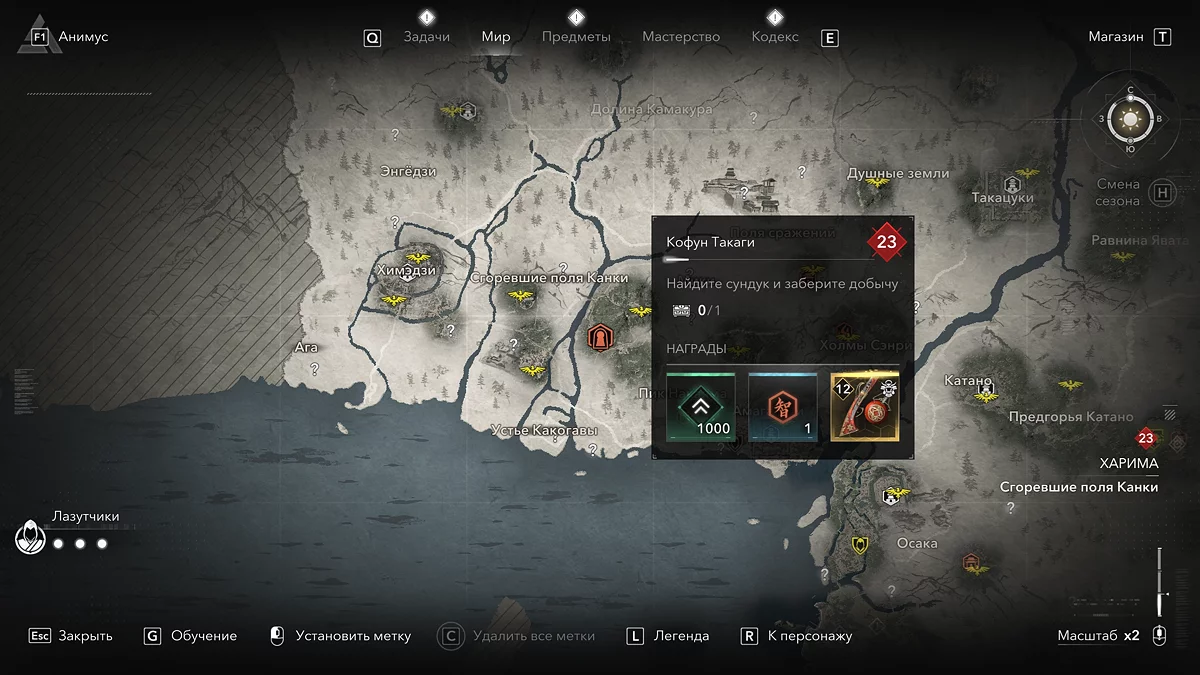Open the Задачи tab
The image size is (1200, 675).
click(x=426, y=37)
